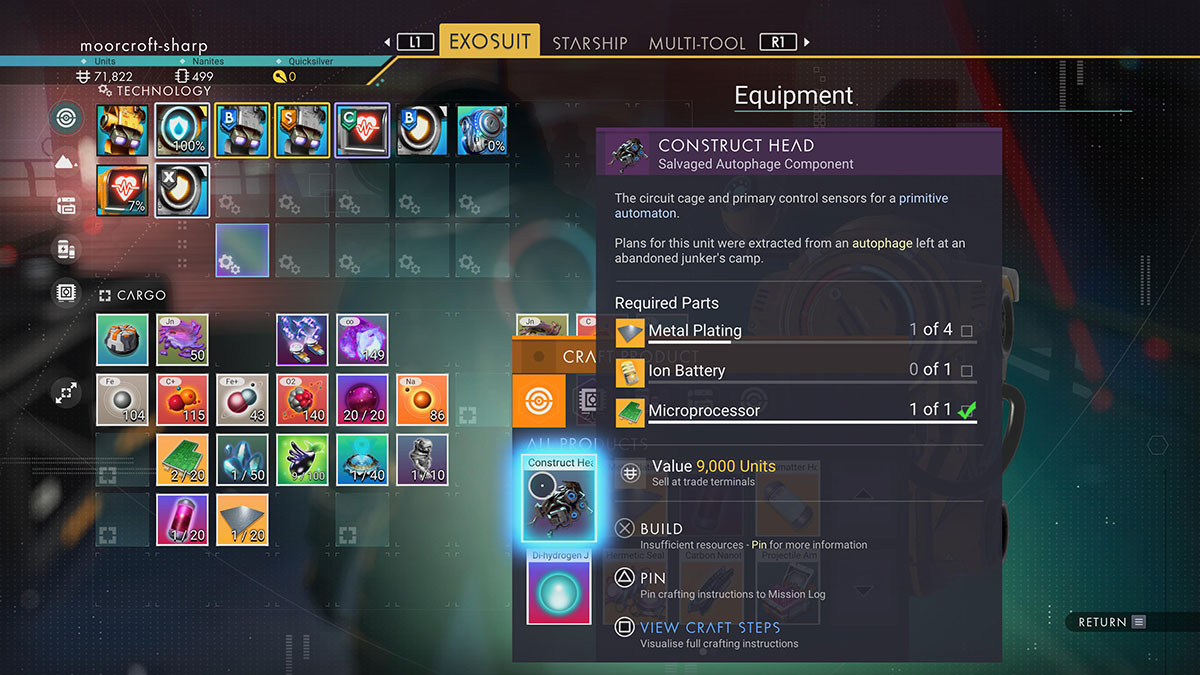Switch to the Starship inventory tab
Screen dimensions: 1200x675
tap(590, 43)
